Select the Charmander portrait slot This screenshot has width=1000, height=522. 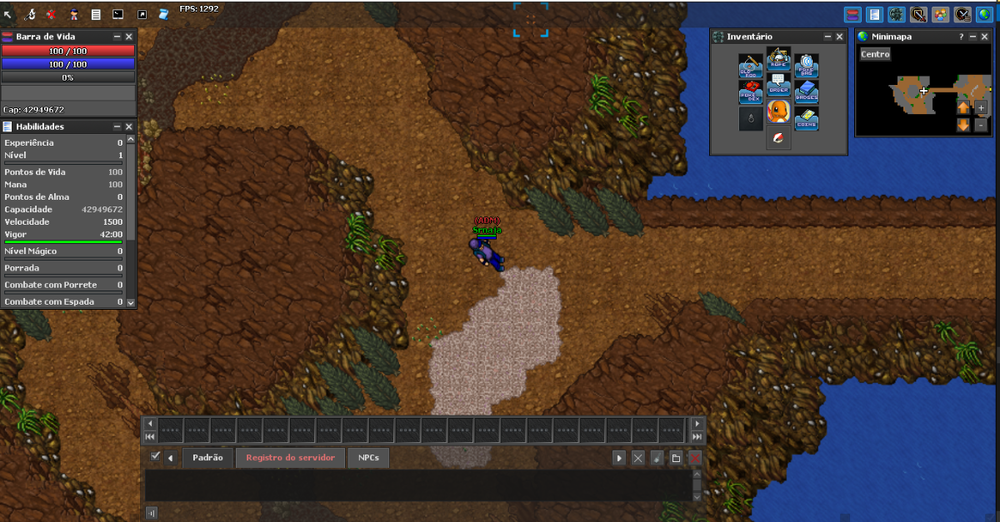[779, 110]
